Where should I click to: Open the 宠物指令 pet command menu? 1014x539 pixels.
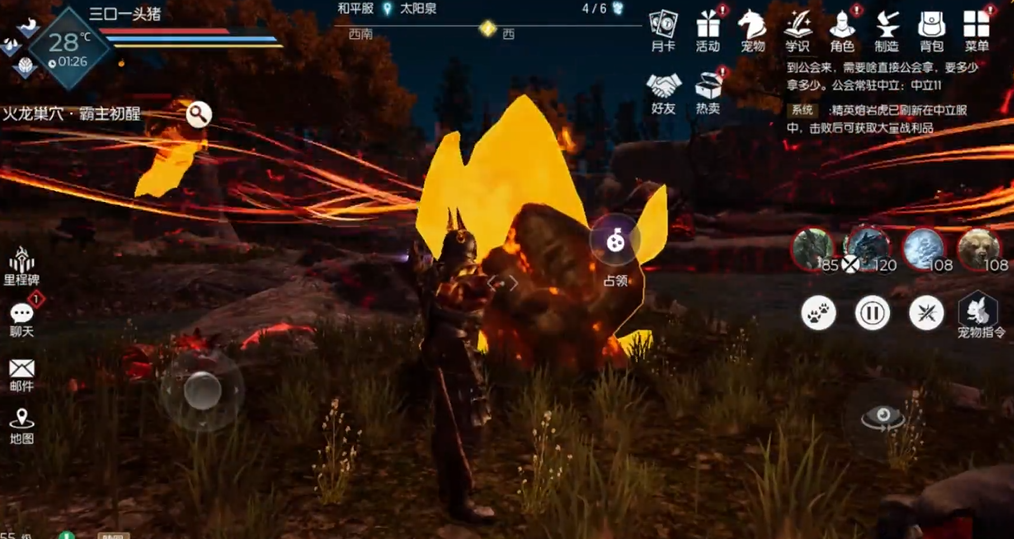tap(979, 311)
